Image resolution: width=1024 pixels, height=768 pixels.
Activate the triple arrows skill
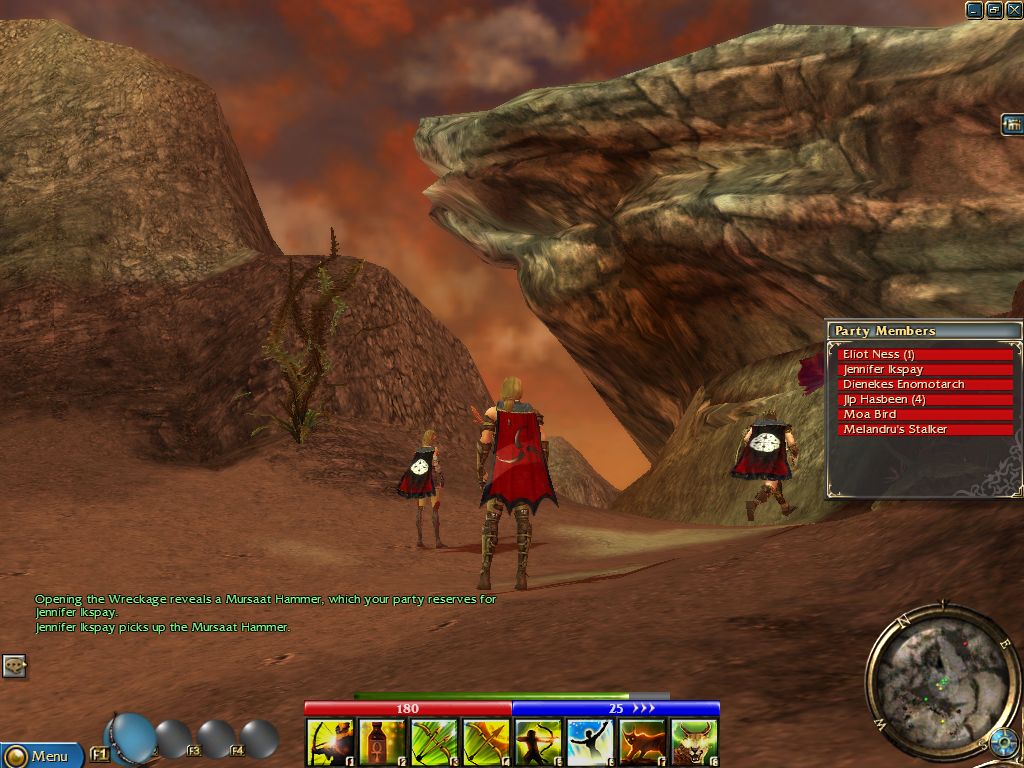click(x=434, y=742)
